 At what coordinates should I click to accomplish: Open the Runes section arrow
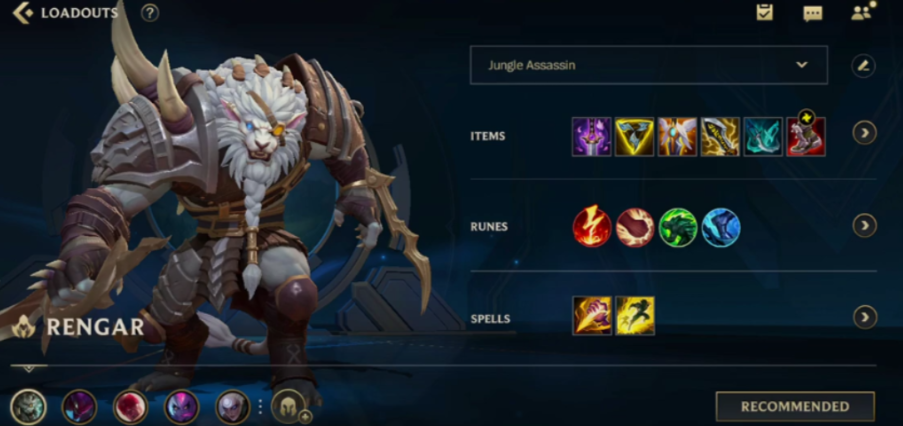click(864, 226)
